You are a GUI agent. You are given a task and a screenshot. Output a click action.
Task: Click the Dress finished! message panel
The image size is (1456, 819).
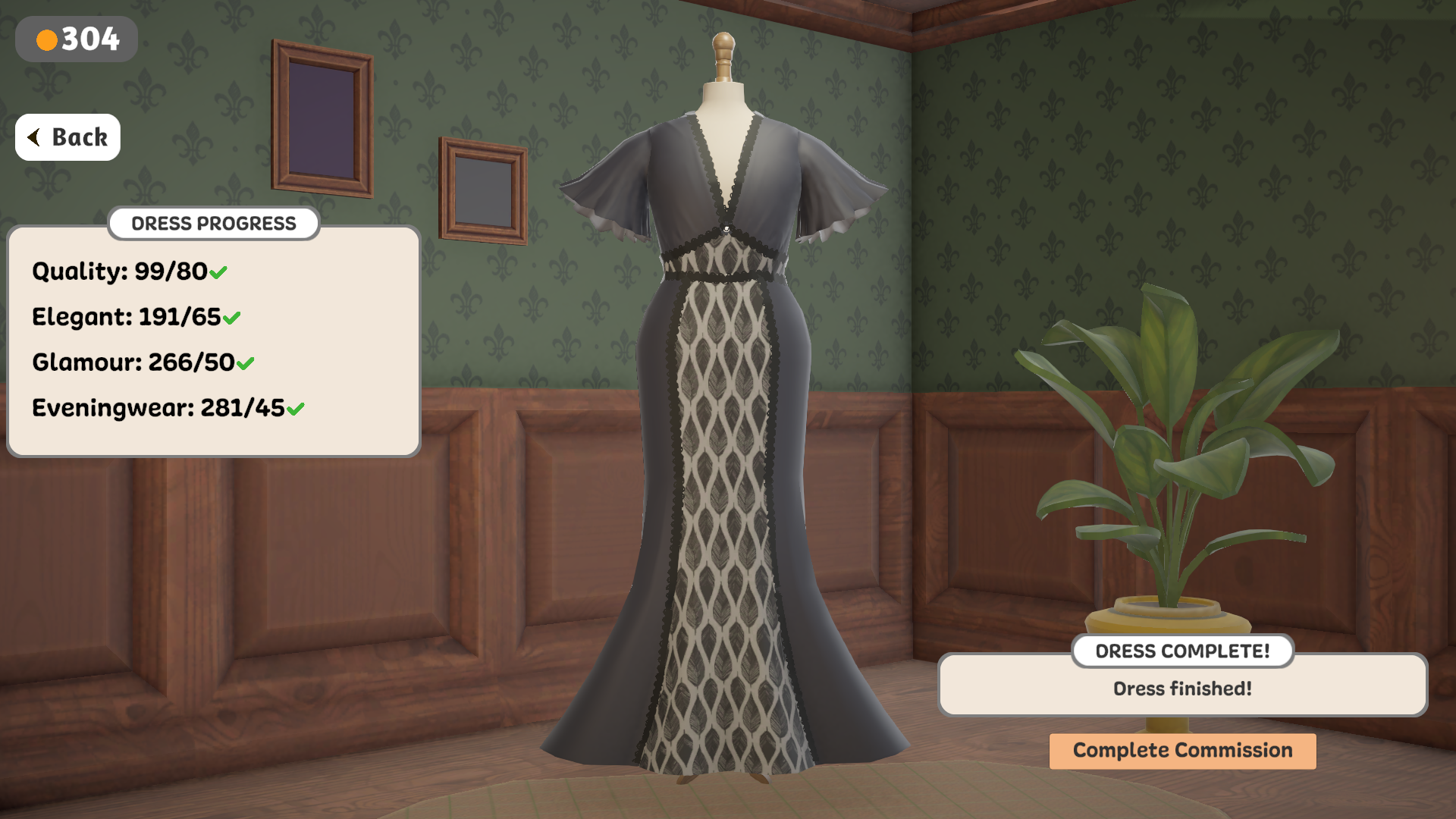(1182, 687)
